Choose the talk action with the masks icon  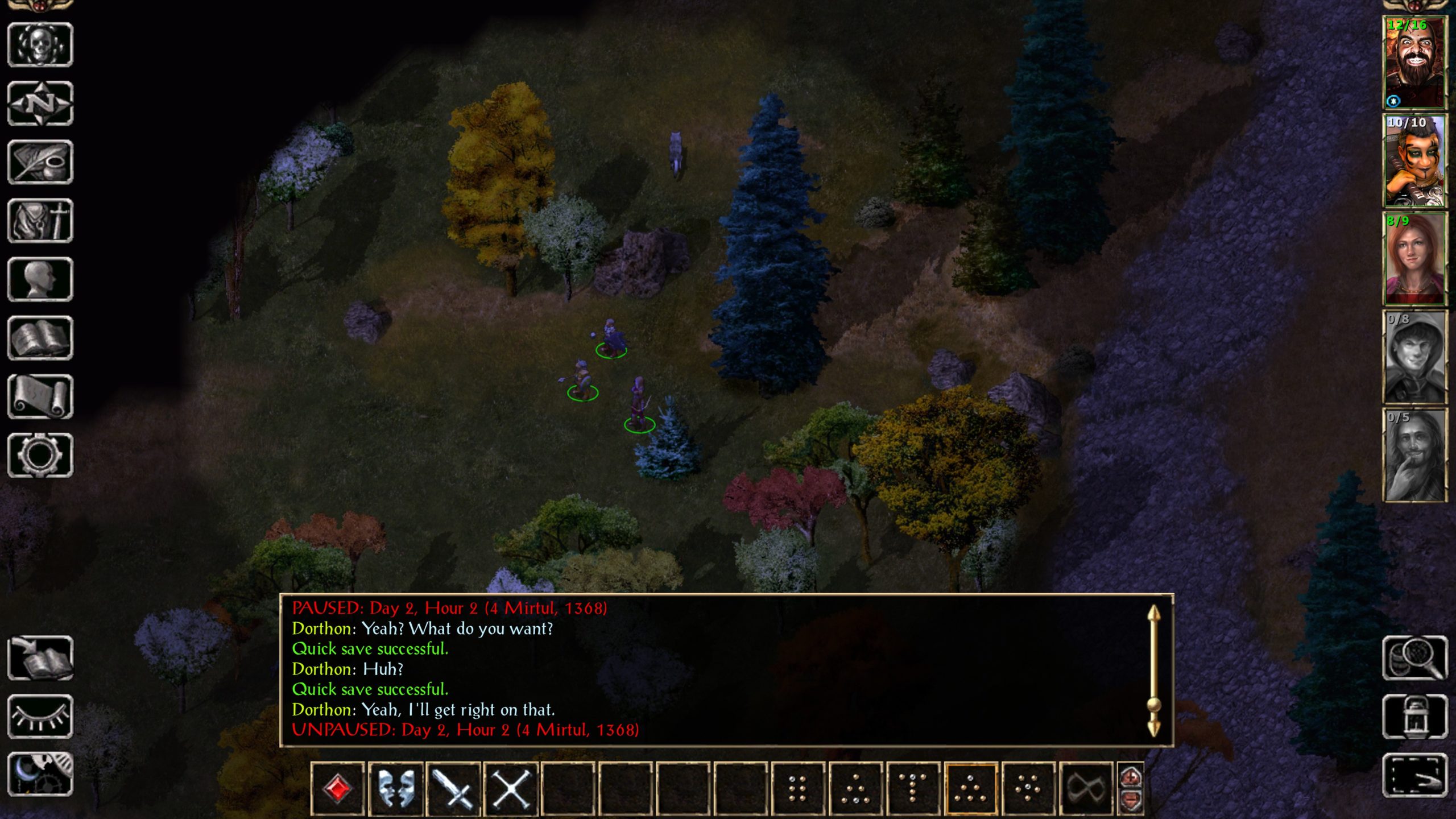pyautogui.click(x=396, y=789)
